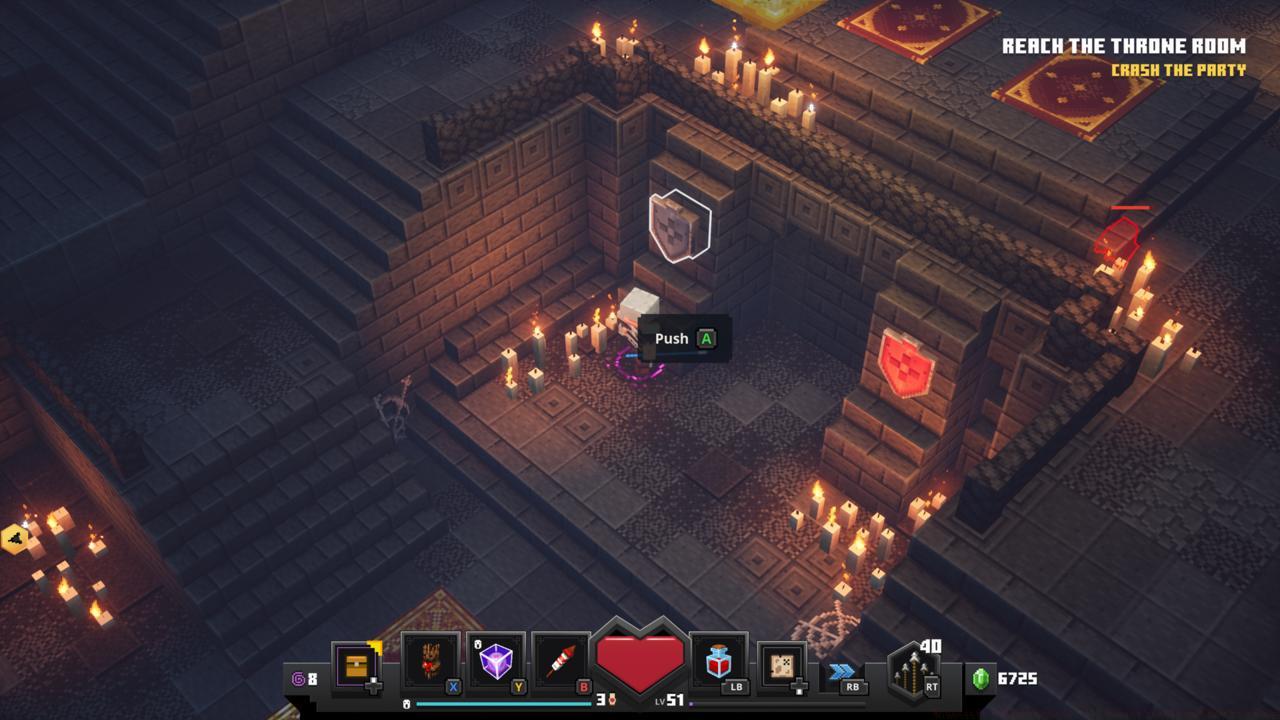Screen dimensions: 1280x720
Task: Click the Reach the Throne Room objective
Action: [1123, 46]
